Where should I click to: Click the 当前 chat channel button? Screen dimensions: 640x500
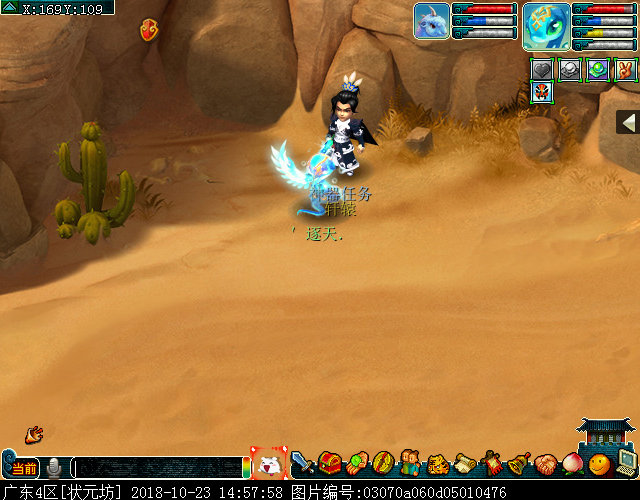click(x=24, y=468)
